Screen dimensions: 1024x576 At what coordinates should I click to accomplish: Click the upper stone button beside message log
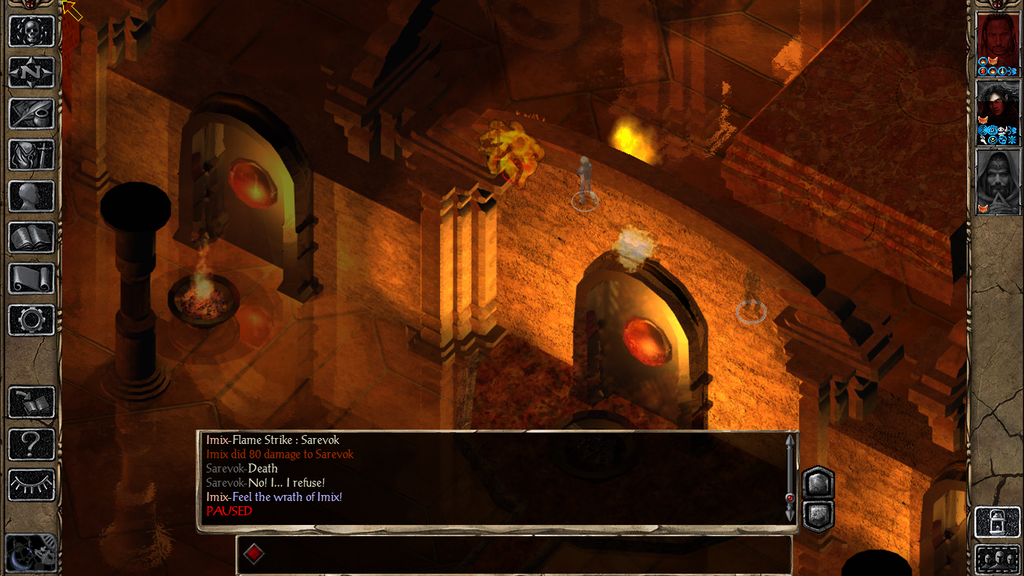tap(817, 483)
